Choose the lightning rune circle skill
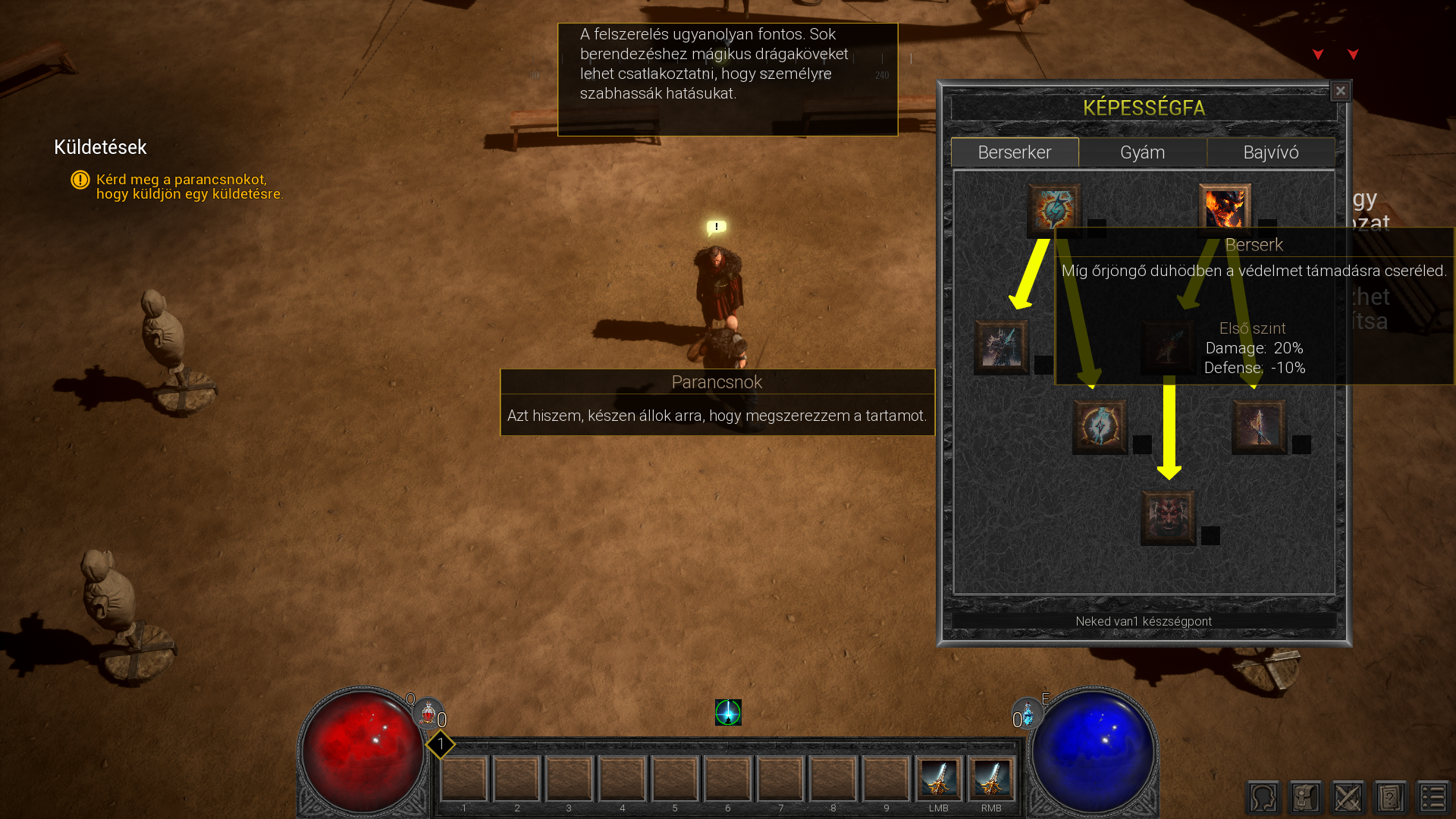 [x=1100, y=427]
